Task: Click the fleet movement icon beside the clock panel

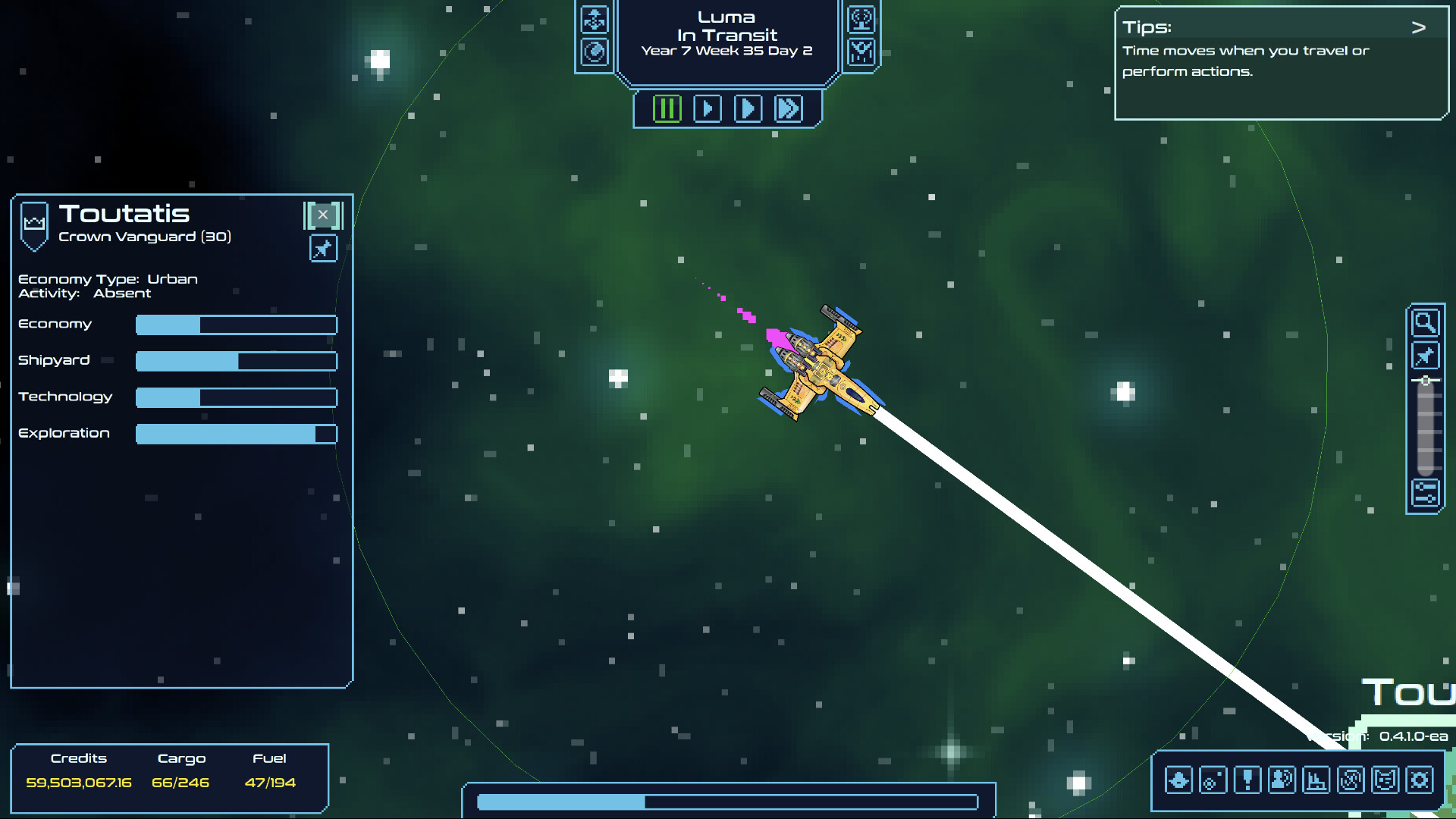Action: click(x=595, y=20)
